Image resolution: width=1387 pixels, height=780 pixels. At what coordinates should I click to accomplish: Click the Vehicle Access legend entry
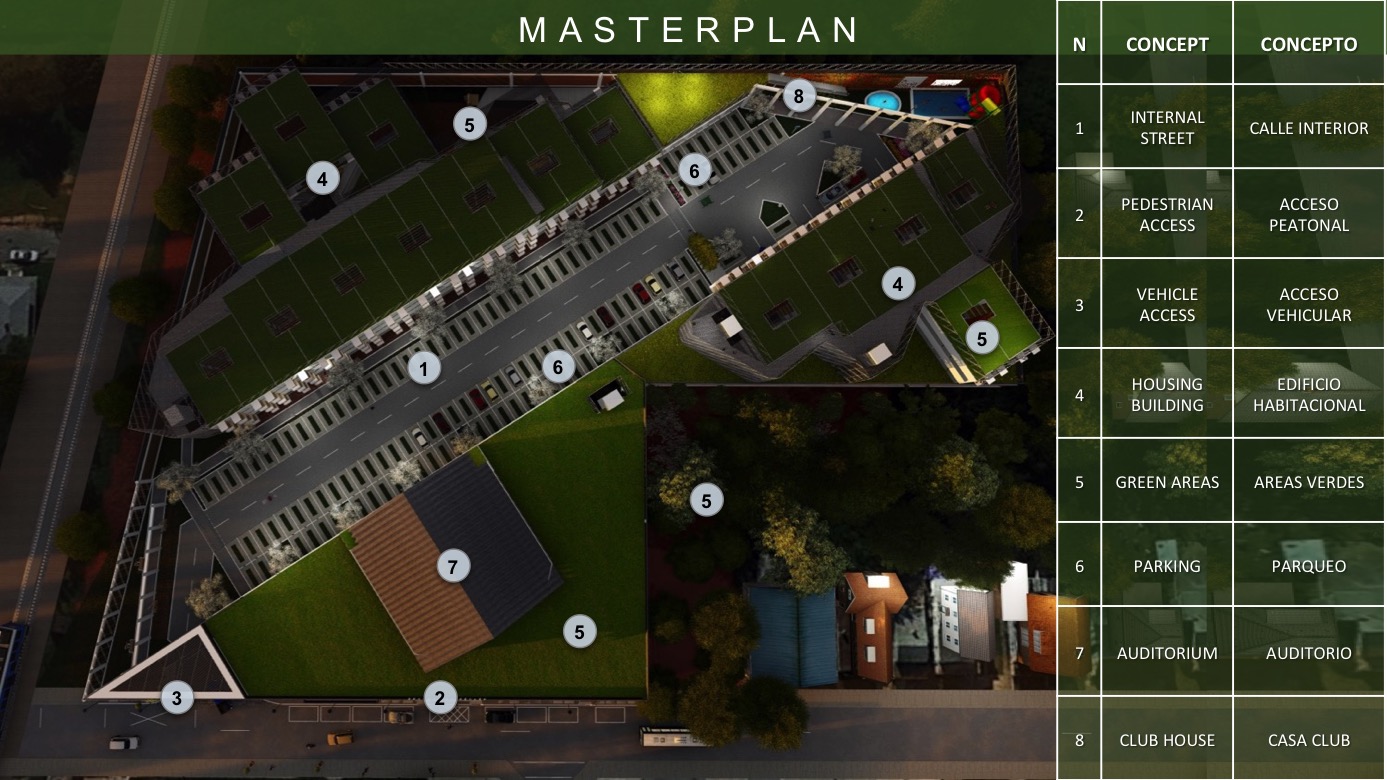[1167, 305]
